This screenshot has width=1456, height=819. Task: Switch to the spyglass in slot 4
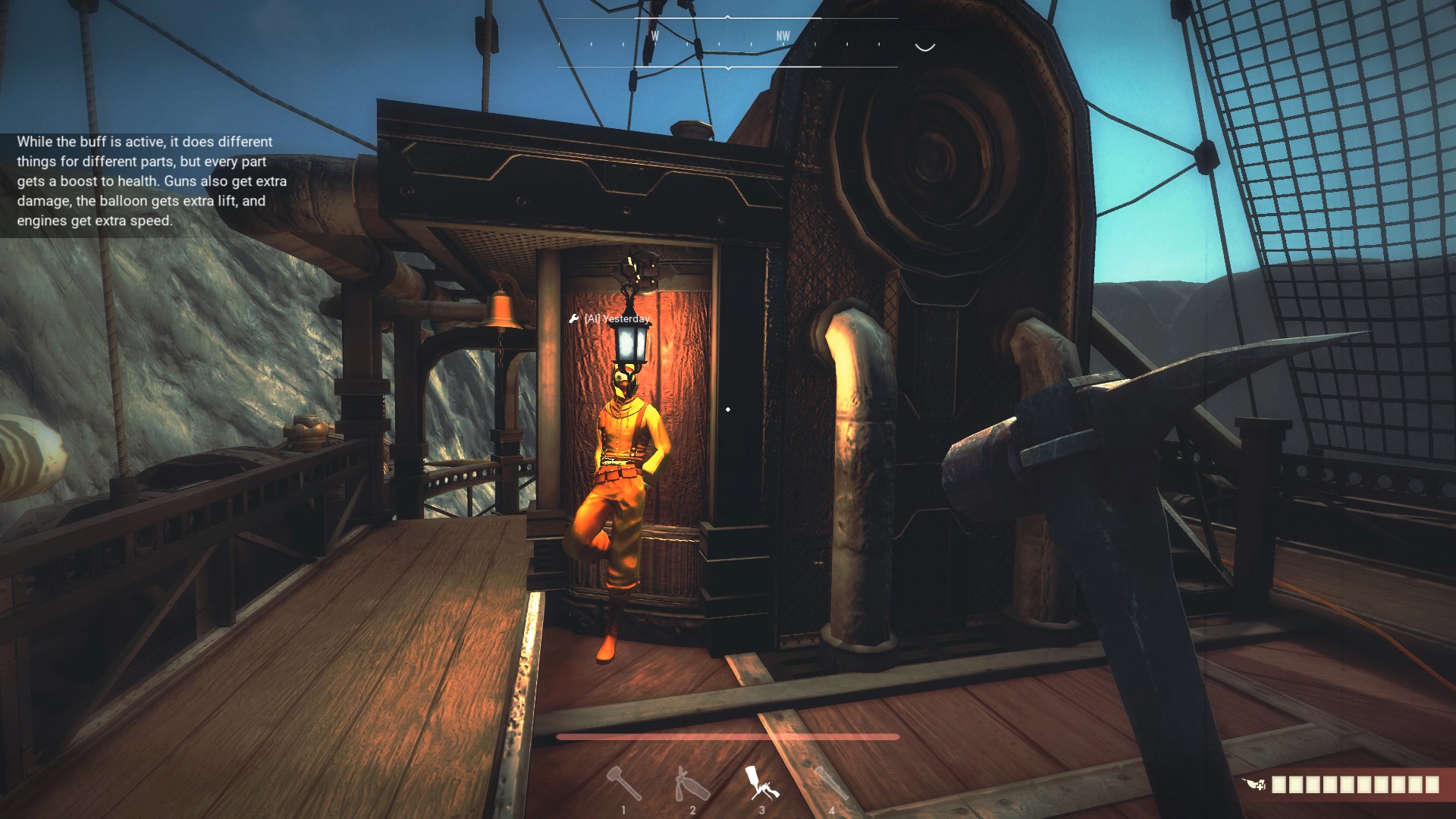point(830,783)
